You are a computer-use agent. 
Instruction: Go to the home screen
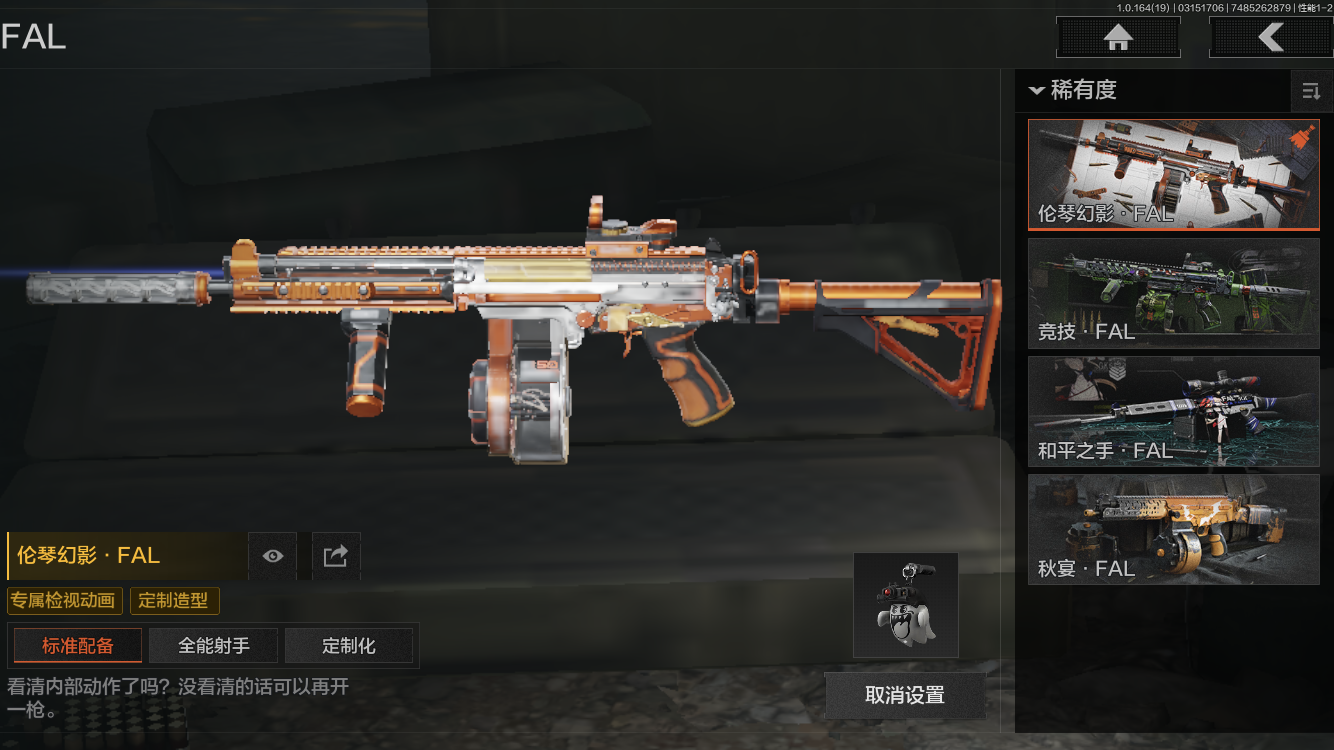coord(1118,38)
